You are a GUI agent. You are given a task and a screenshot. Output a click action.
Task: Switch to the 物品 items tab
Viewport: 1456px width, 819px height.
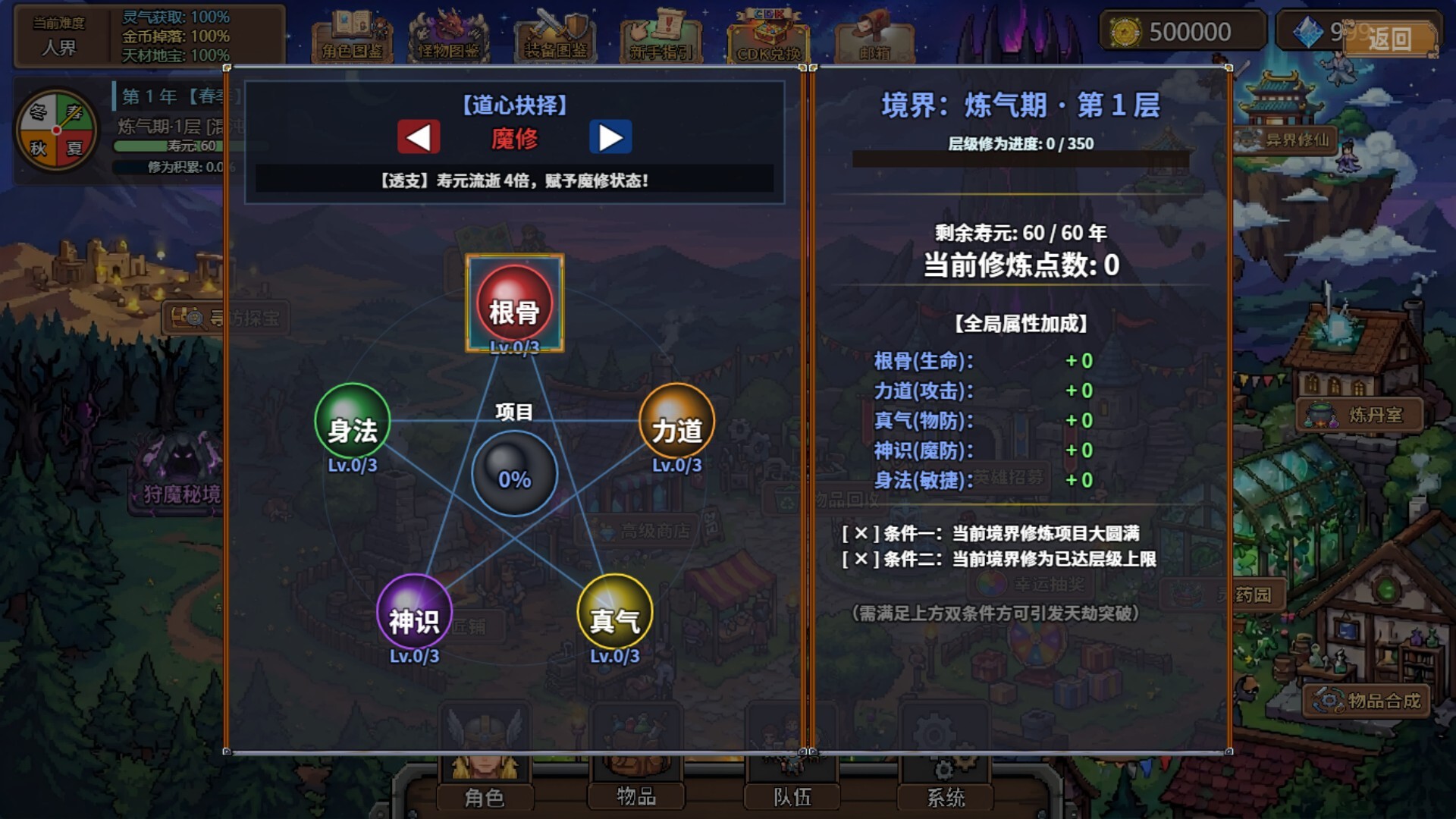[635, 798]
